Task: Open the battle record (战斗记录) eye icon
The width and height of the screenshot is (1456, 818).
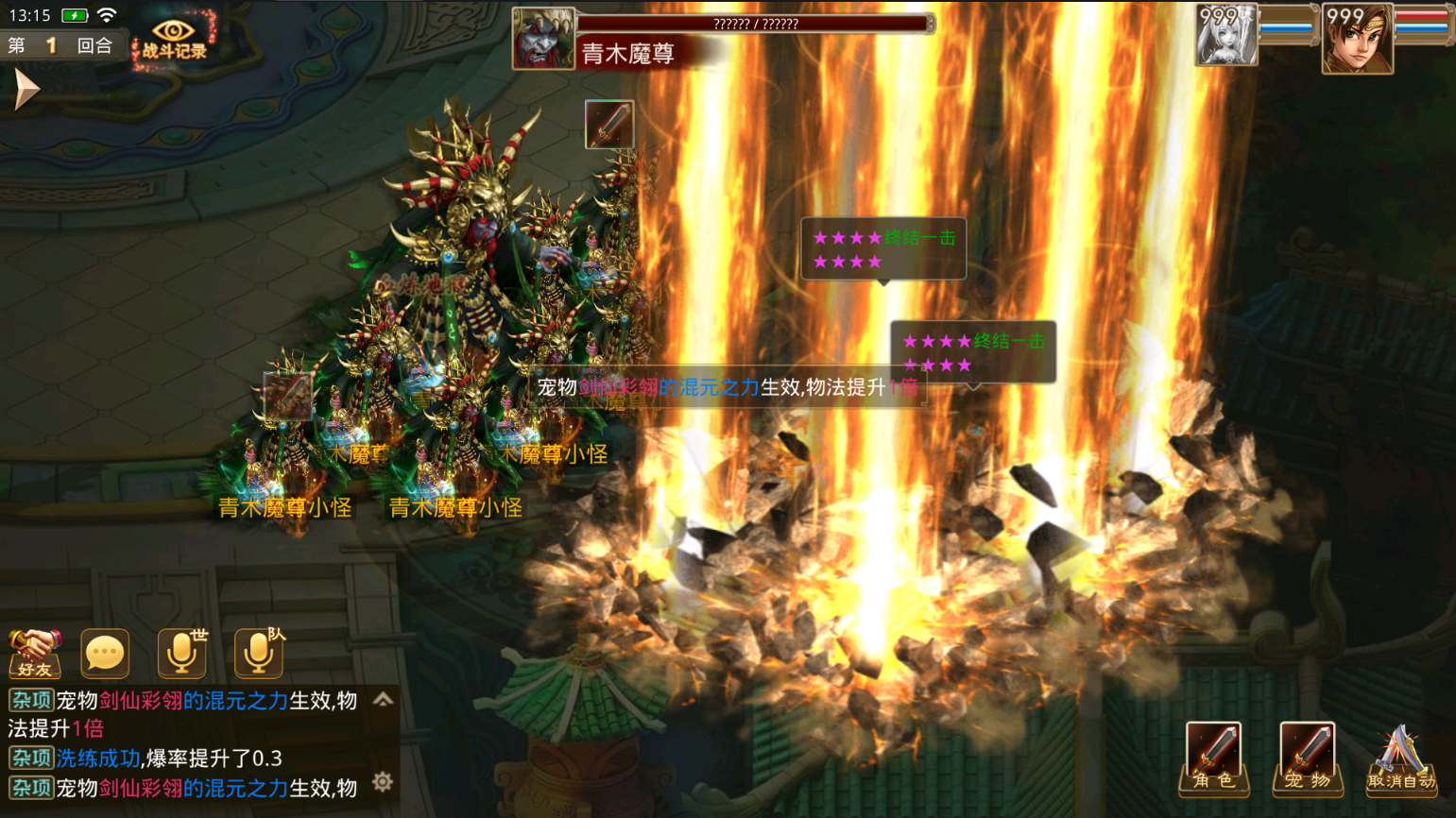Action: pos(174,38)
